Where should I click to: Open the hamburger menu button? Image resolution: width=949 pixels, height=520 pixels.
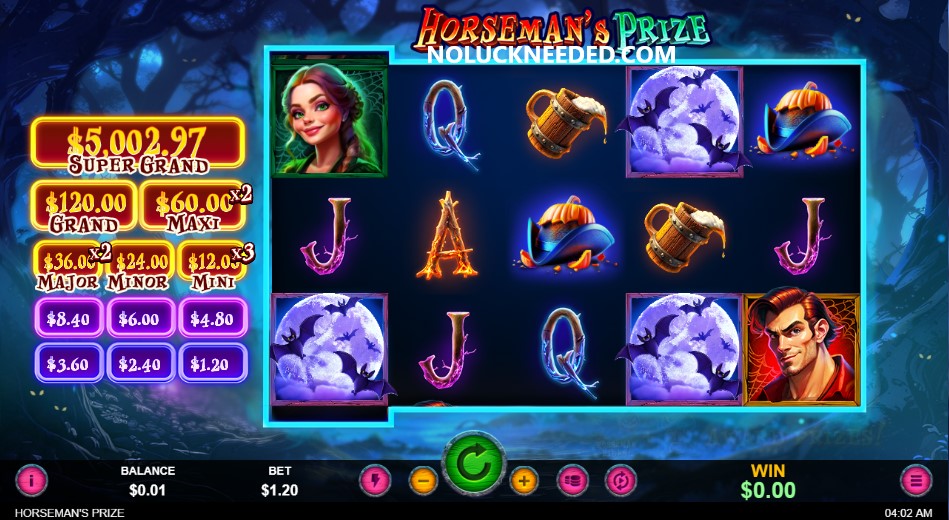916,481
